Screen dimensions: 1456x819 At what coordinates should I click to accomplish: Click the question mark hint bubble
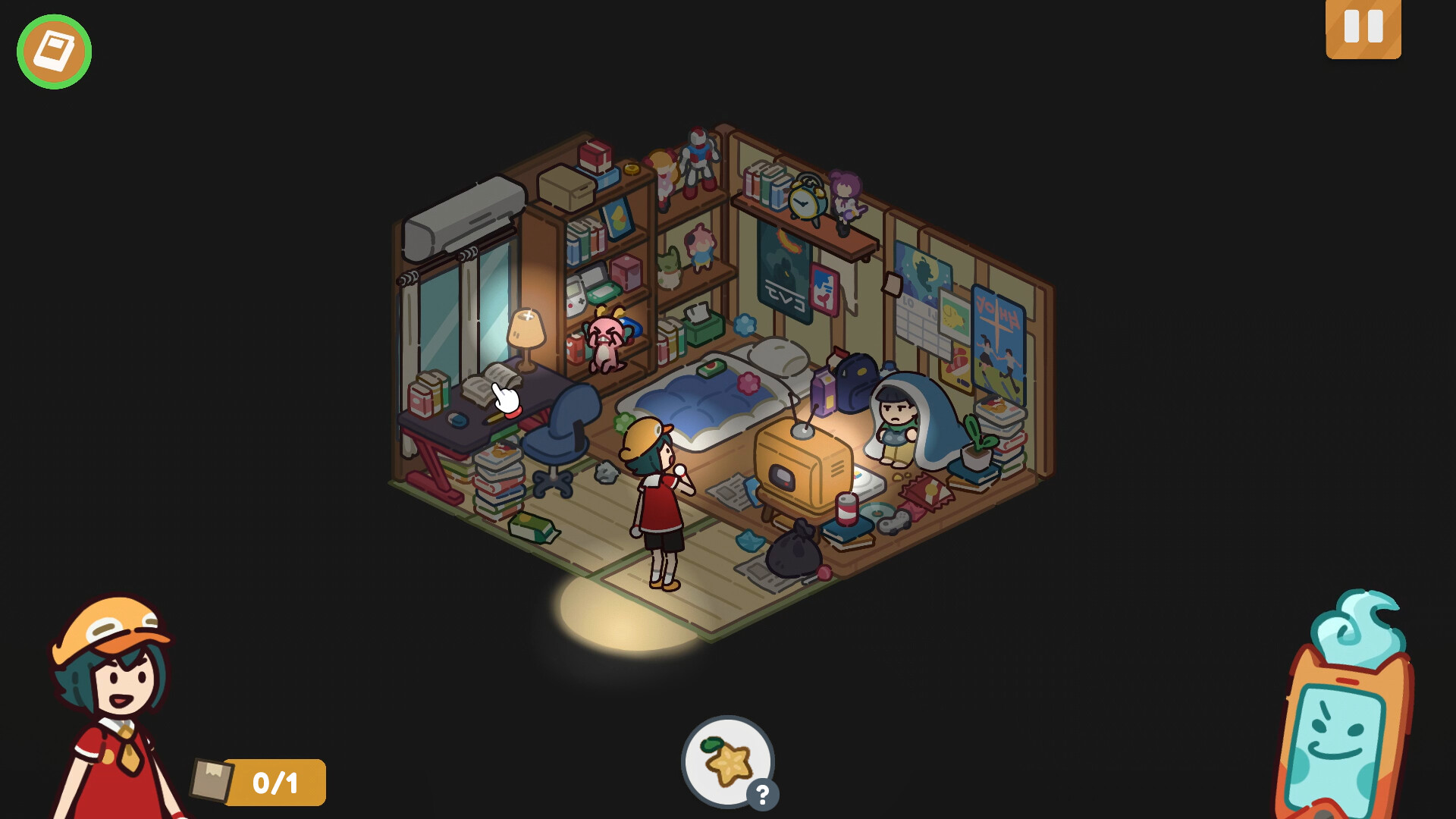(761, 794)
